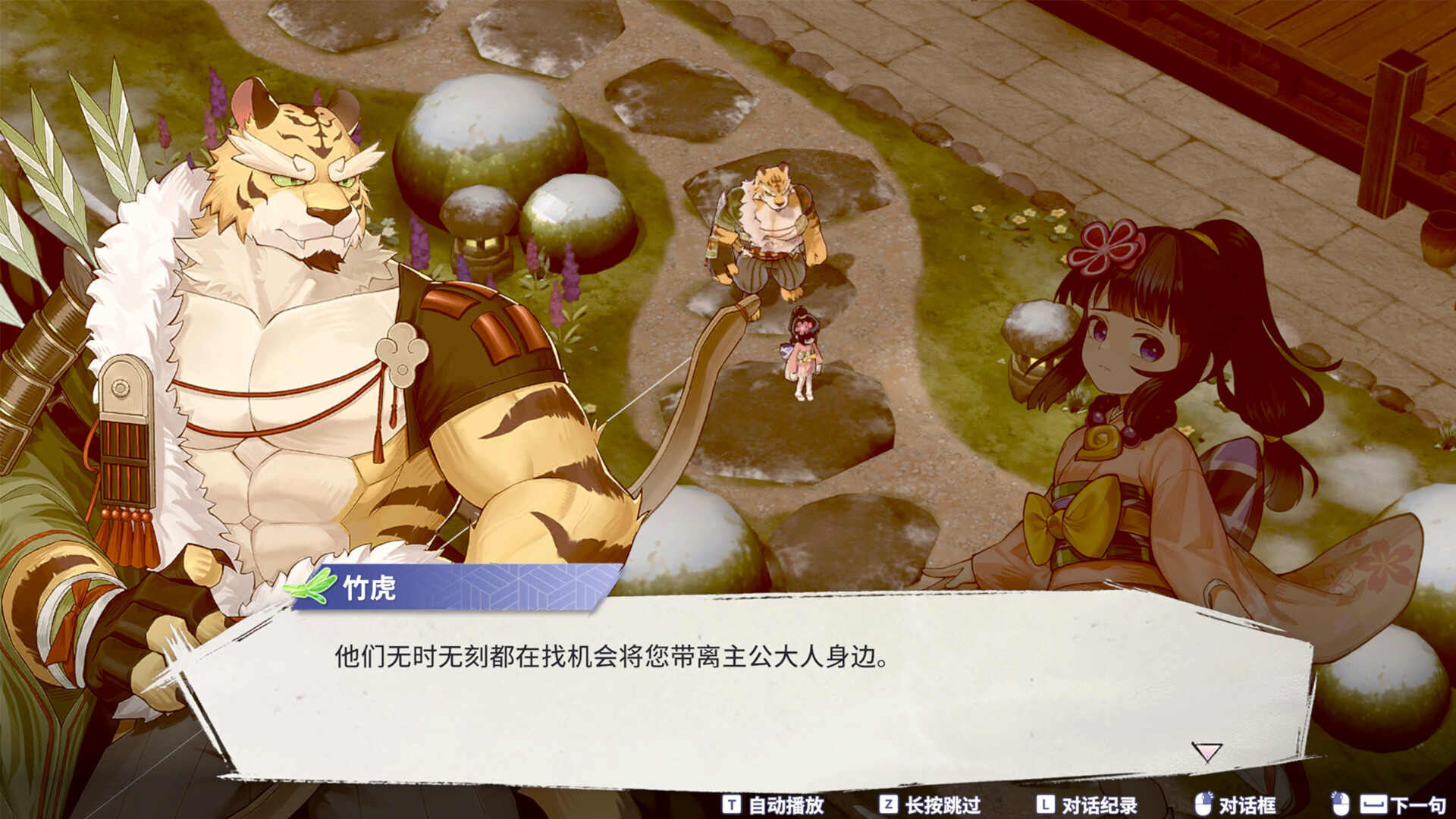Open the 对话纪录 dialogue history
The height and width of the screenshot is (819, 1456).
(x=1099, y=804)
